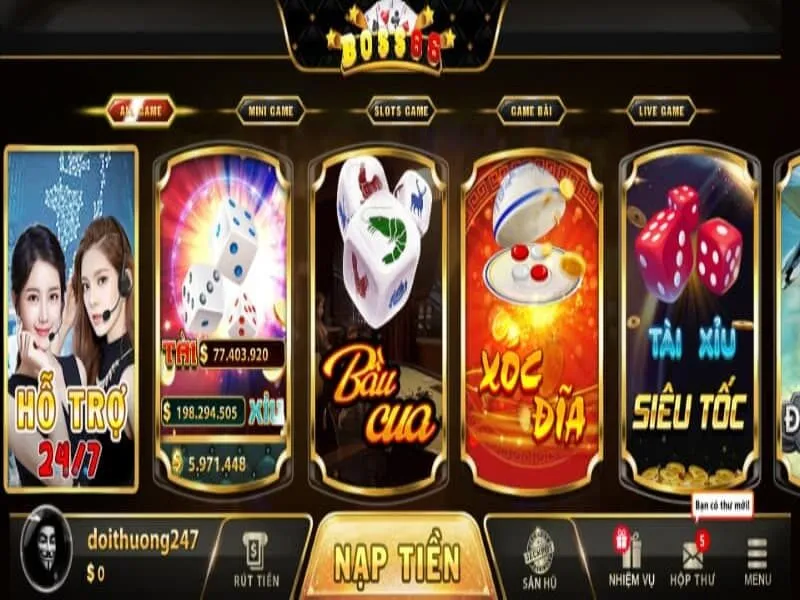Choose the Bầu Cua game card

pos(377,320)
